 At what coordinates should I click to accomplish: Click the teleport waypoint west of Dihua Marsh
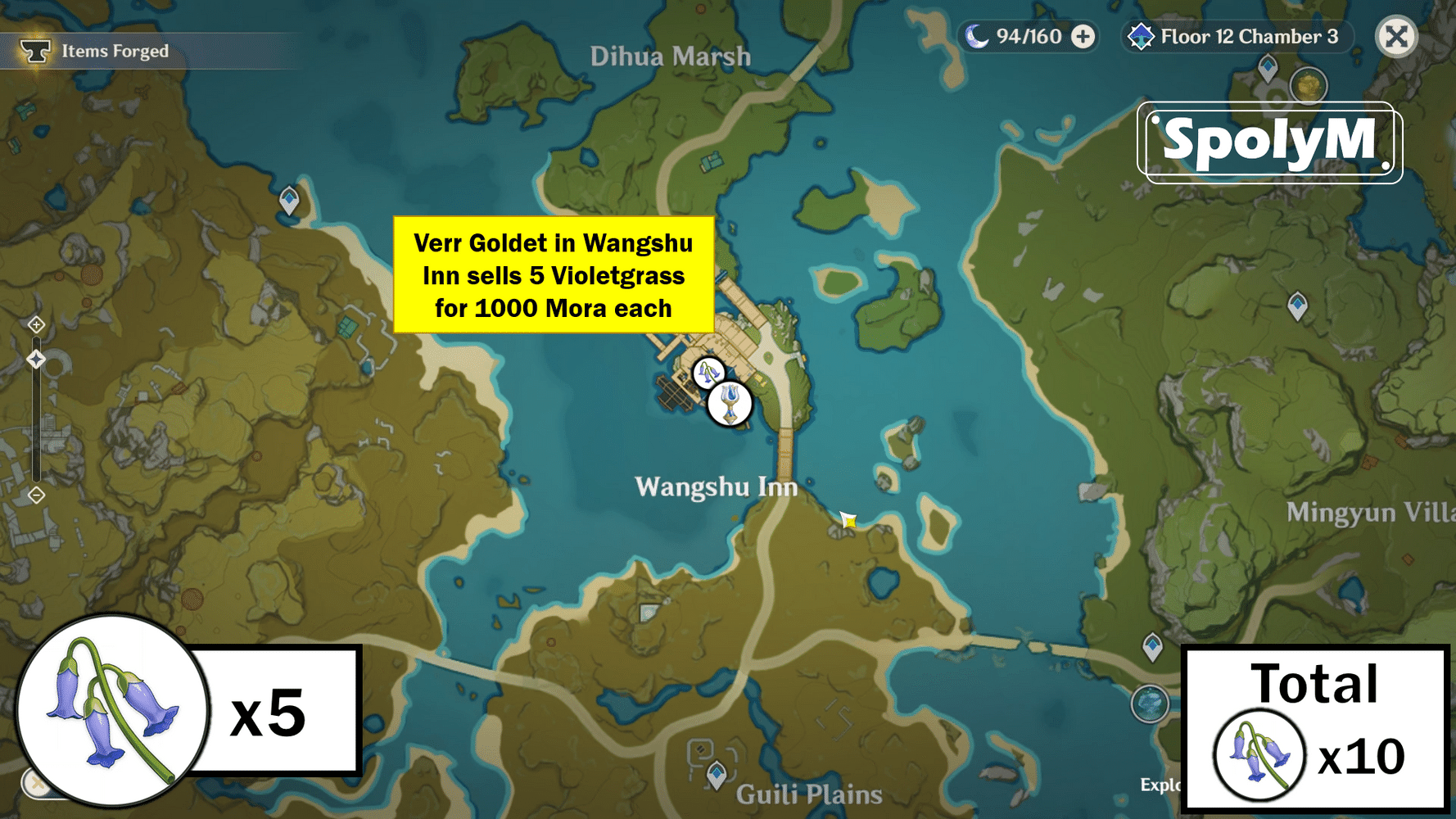tap(288, 199)
